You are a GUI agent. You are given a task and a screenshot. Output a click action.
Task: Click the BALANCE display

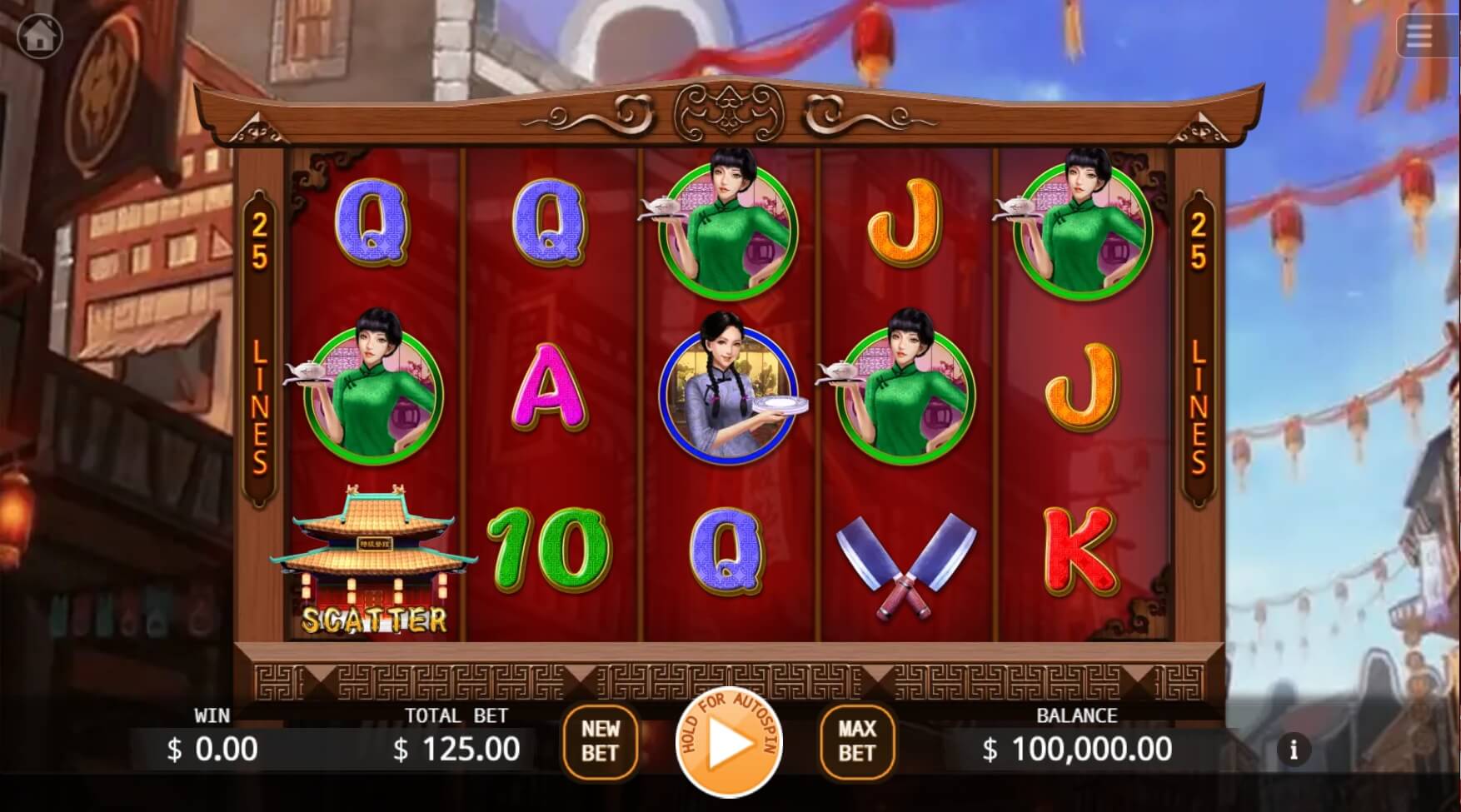coord(1075,750)
